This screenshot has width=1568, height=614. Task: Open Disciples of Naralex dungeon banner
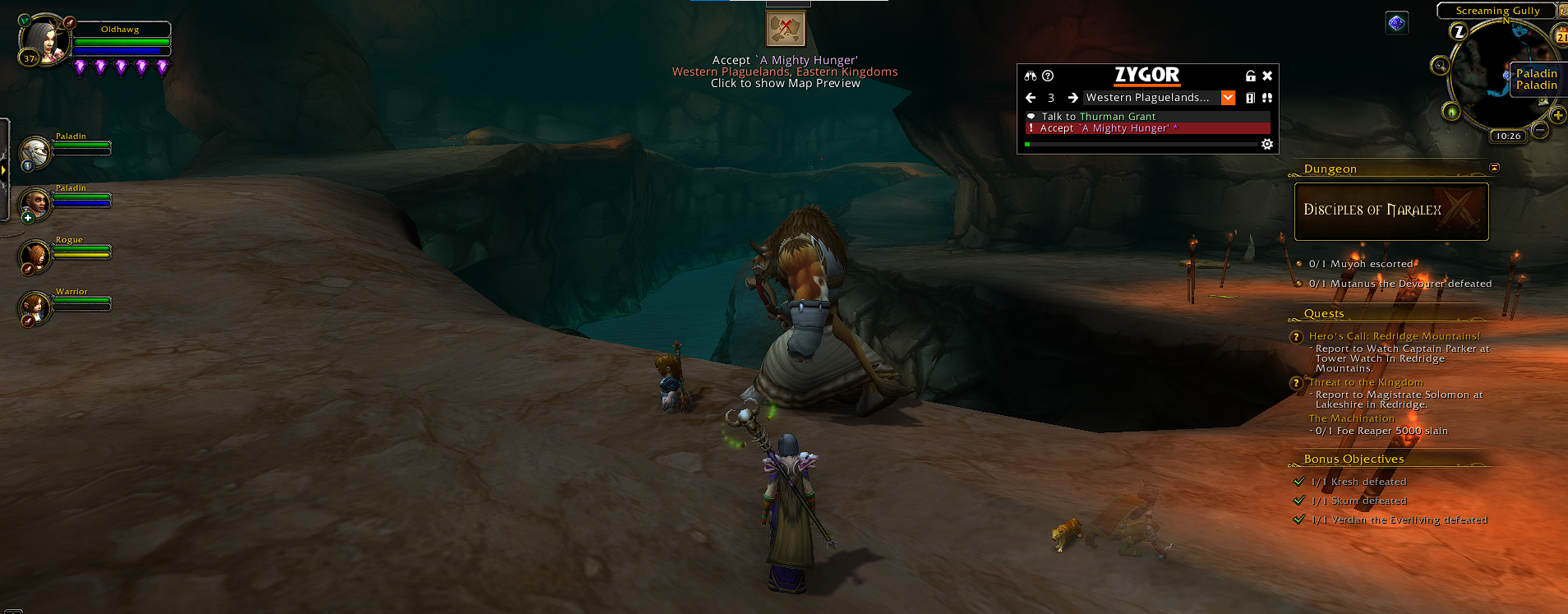1390,211
